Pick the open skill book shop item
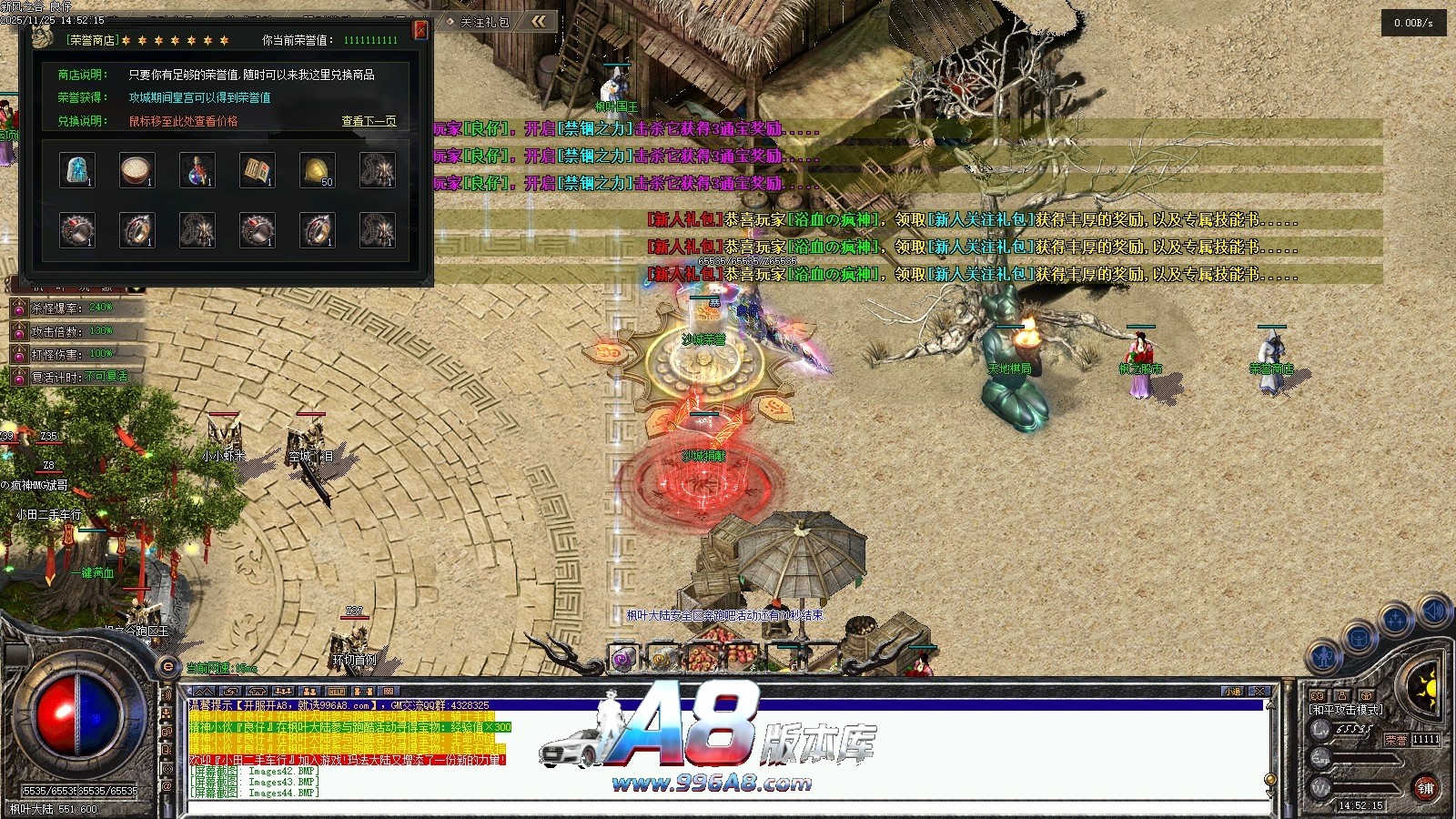This screenshot has width=1456, height=819. 258,170
